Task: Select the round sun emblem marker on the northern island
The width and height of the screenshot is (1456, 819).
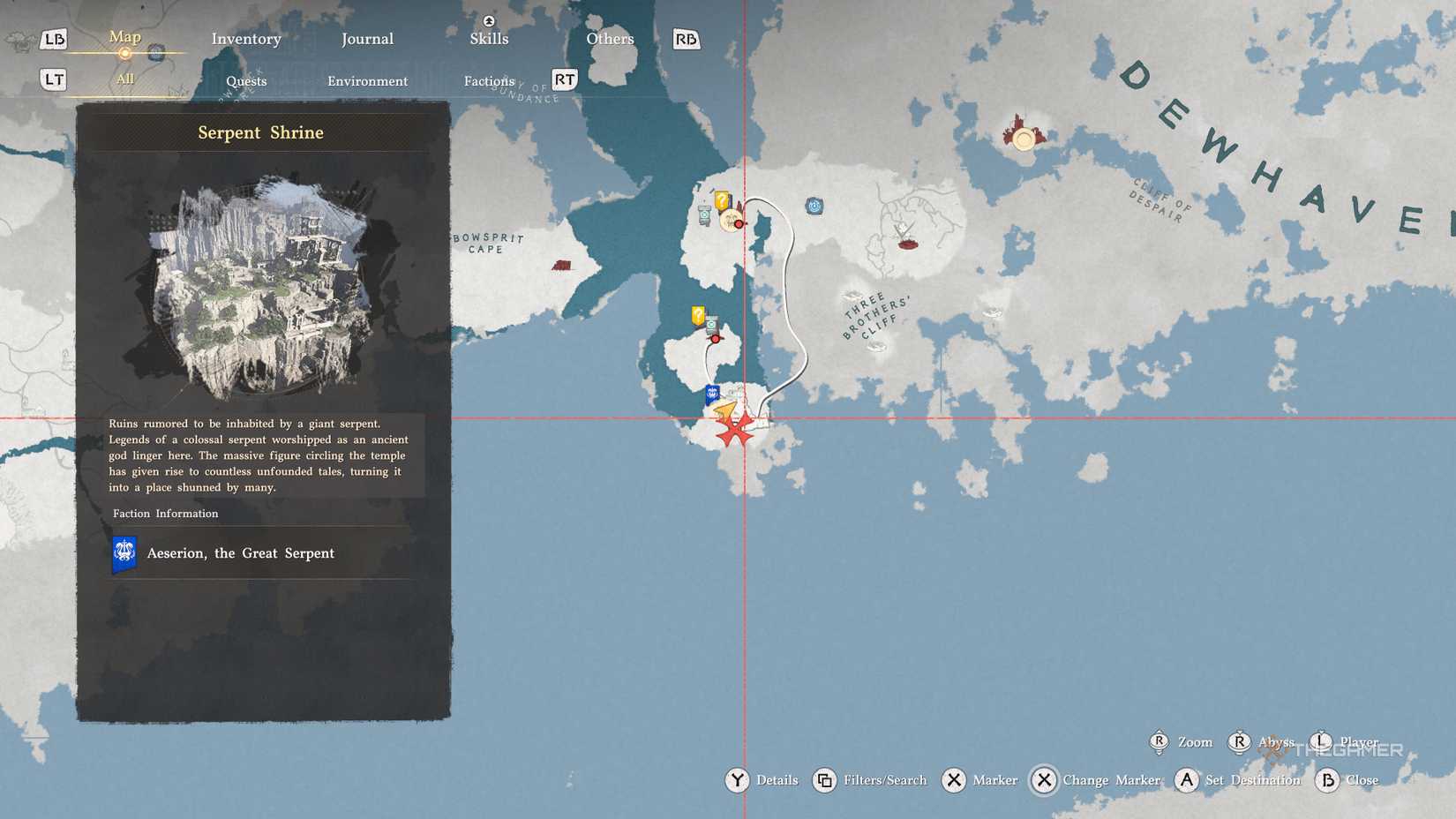Action: (731, 221)
